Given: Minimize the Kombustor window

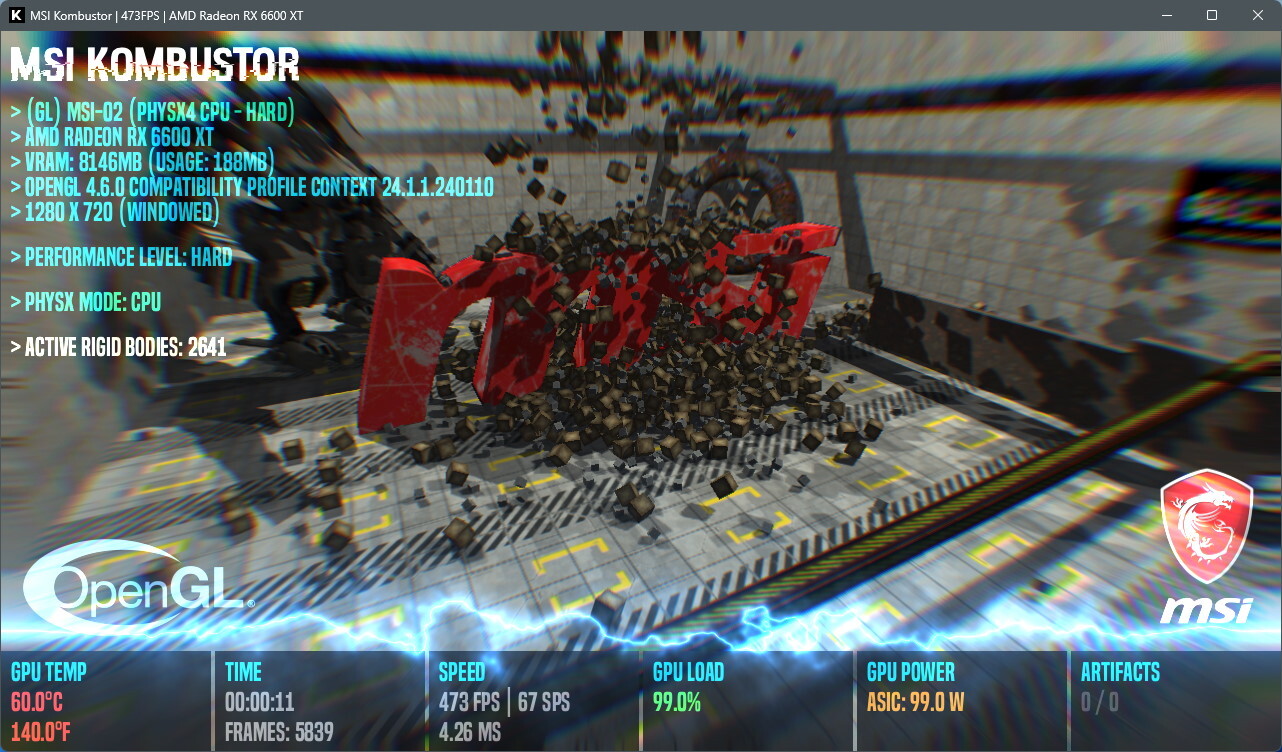Looking at the screenshot, I should pos(1166,15).
